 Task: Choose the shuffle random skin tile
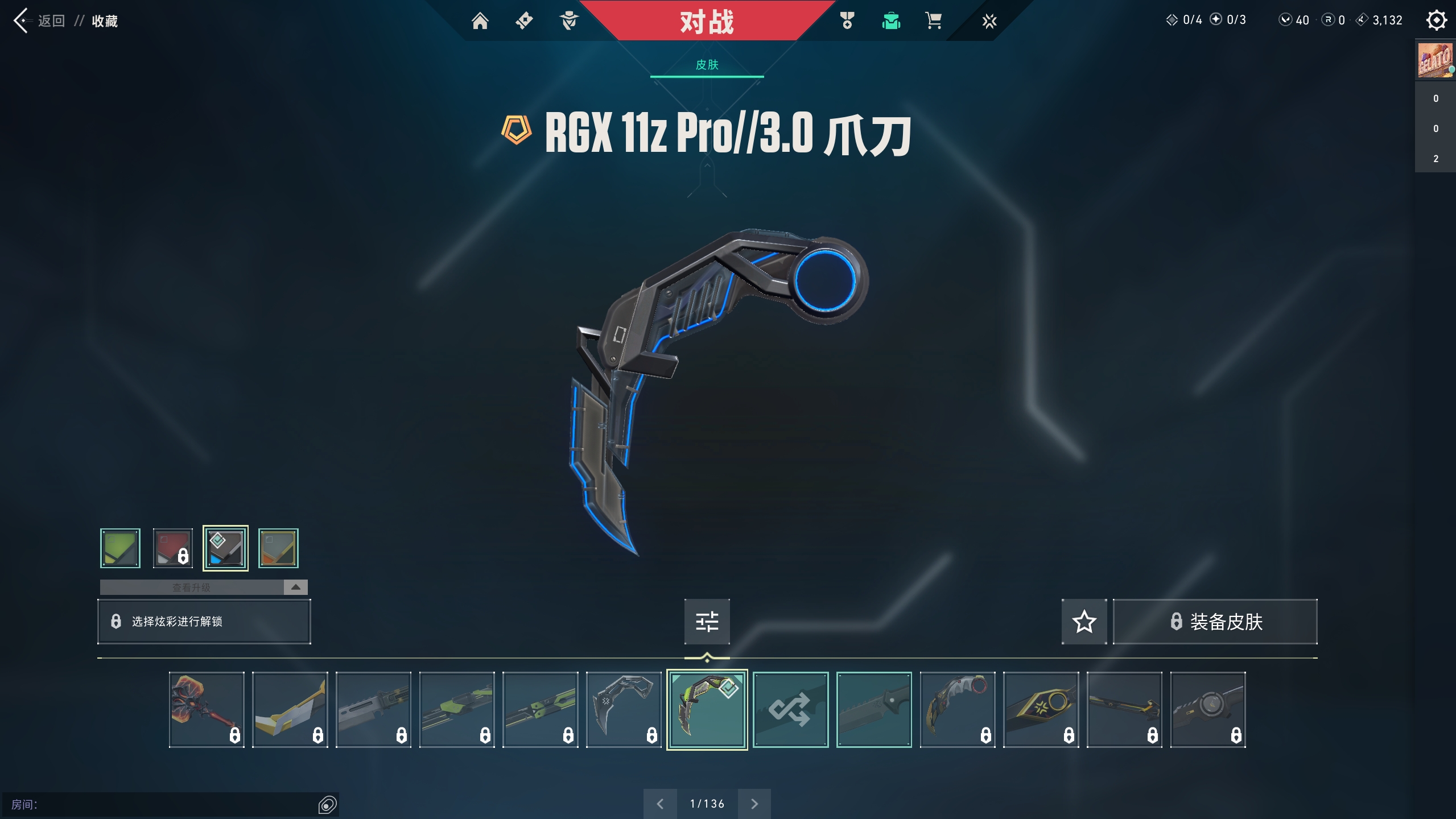click(x=790, y=709)
